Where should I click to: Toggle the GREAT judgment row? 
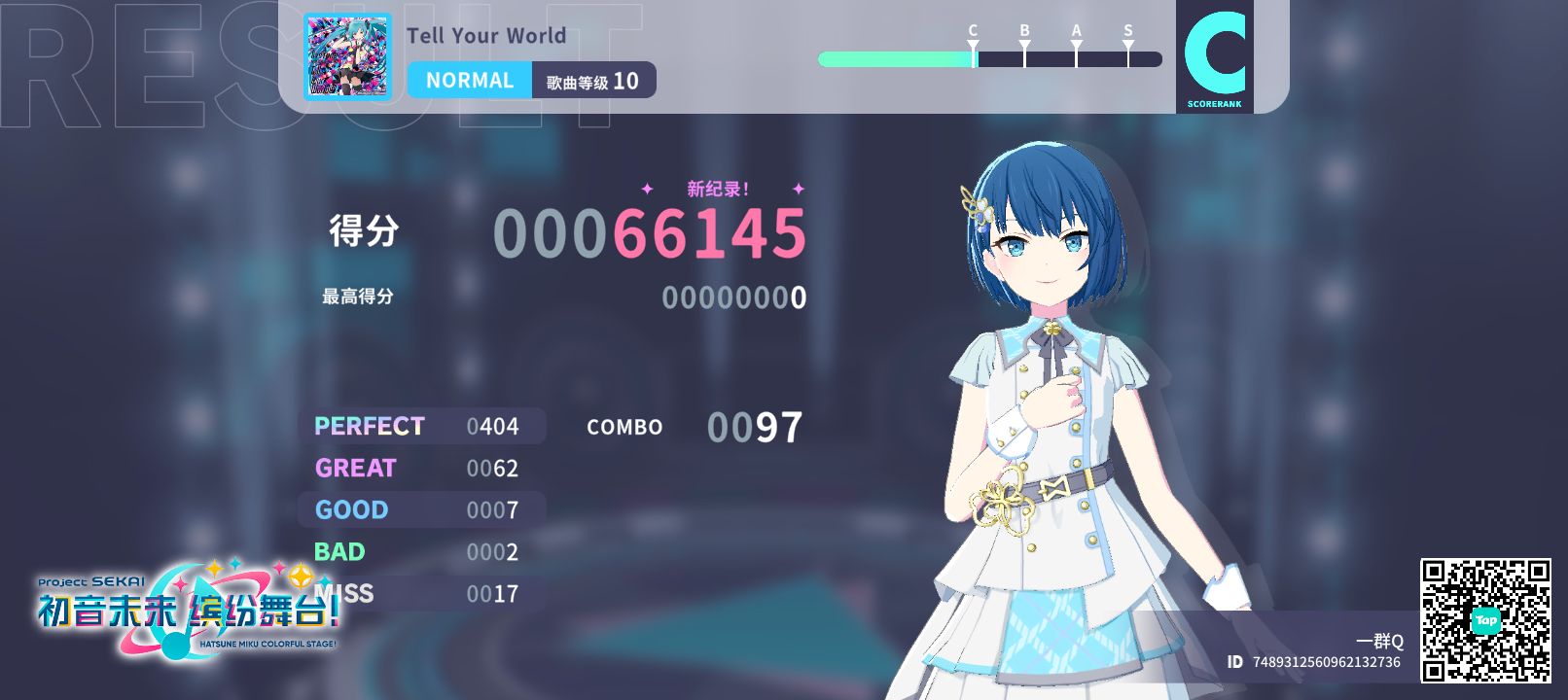point(423,468)
